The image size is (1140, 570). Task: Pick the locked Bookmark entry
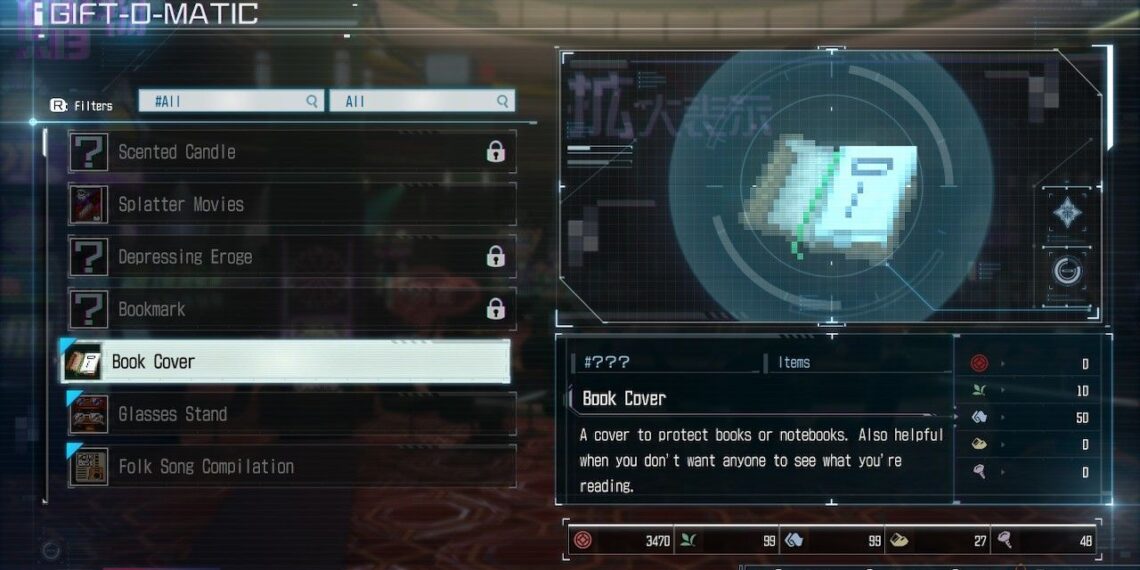coord(290,309)
